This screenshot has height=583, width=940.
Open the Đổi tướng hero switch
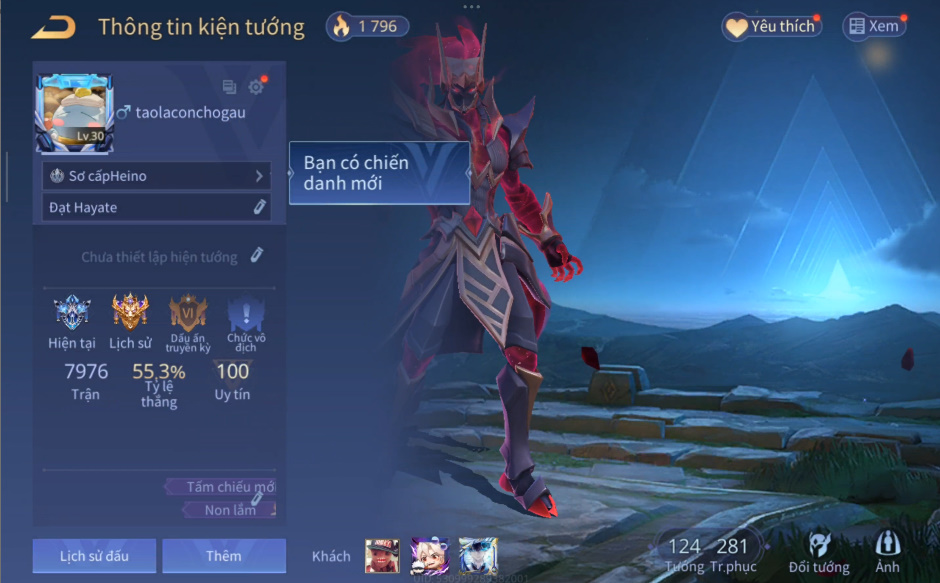coord(819,552)
